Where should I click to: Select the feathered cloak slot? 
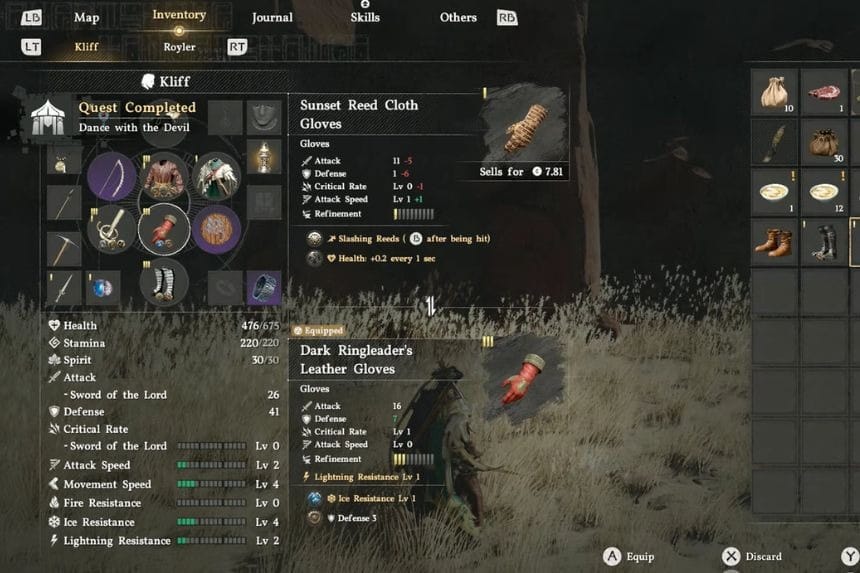[216, 177]
